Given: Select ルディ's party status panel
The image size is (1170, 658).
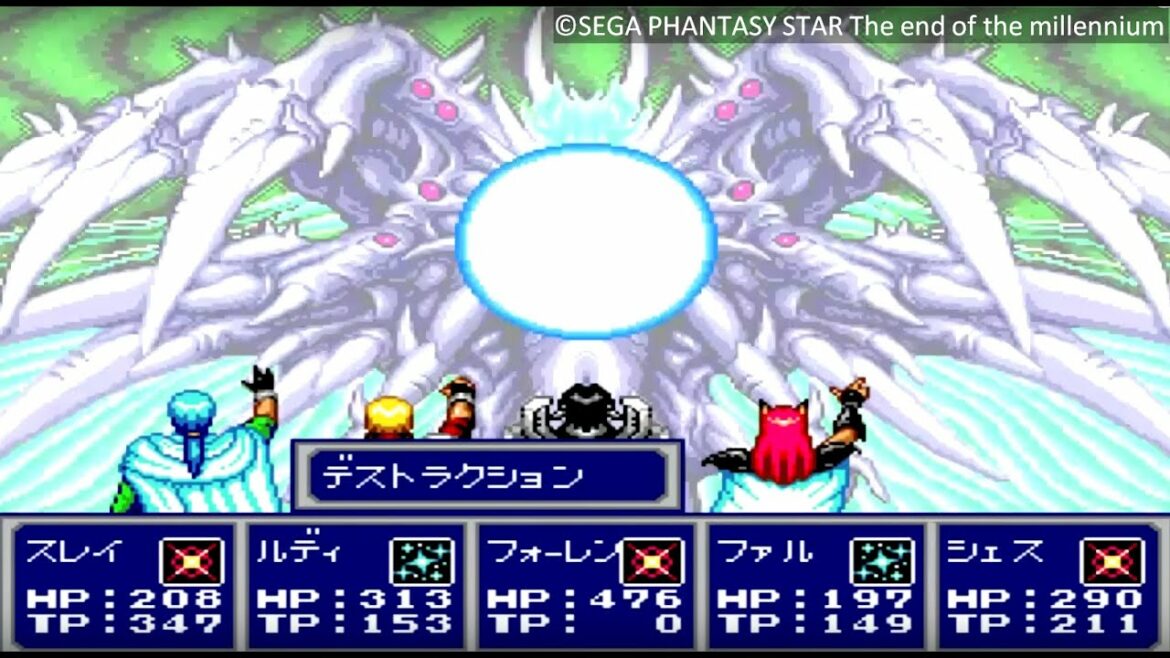Looking at the screenshot, I should coord(355,586).
